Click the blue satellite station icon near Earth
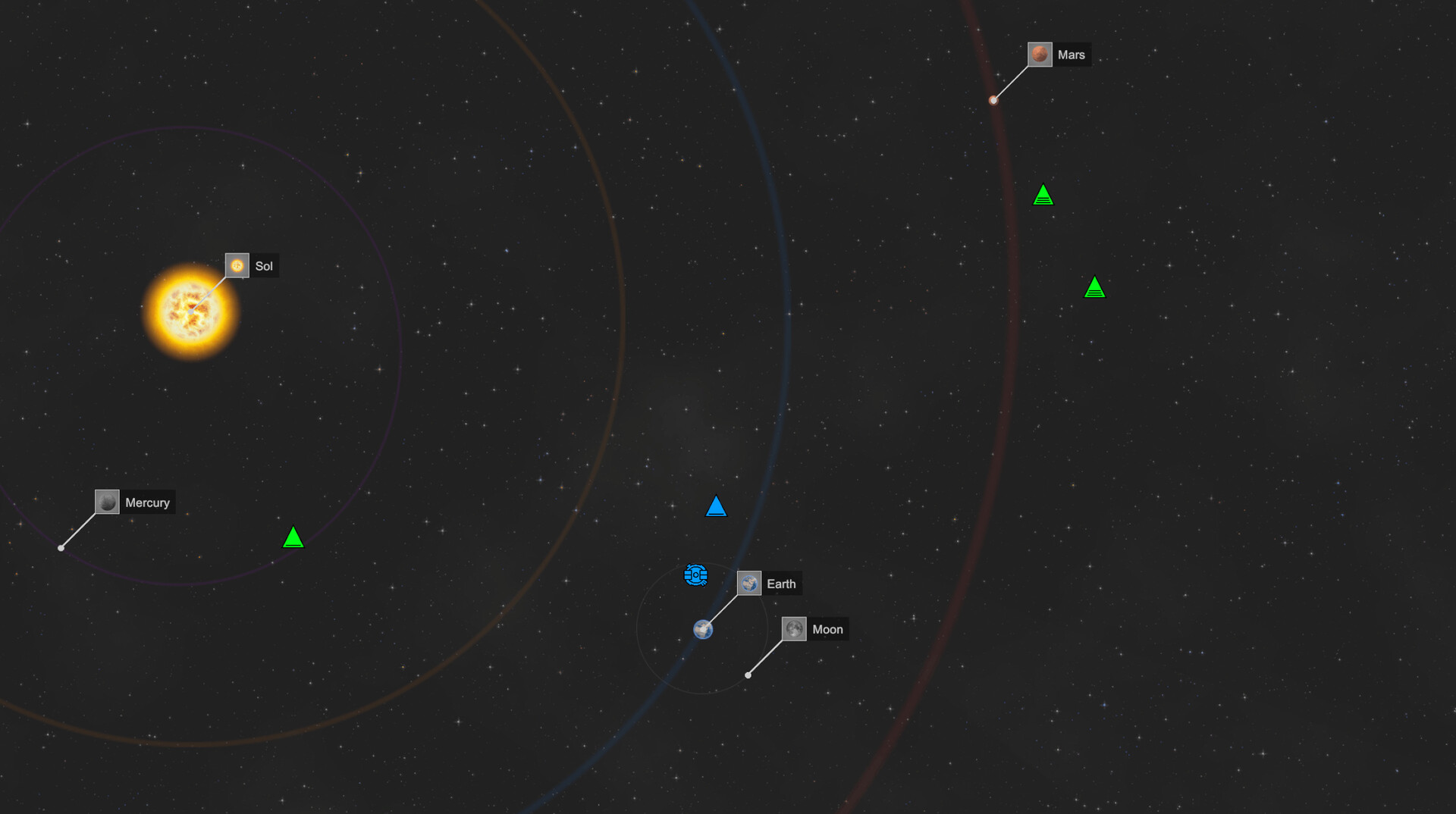Screen dimensions: 1456x814 point(696,574)
